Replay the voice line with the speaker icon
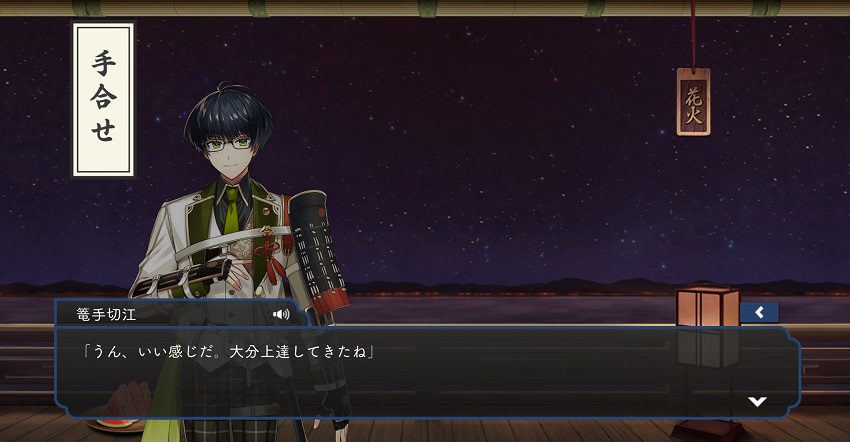This screenshot has width=850, height=442. pyautogui.click(x=281, y=314)
